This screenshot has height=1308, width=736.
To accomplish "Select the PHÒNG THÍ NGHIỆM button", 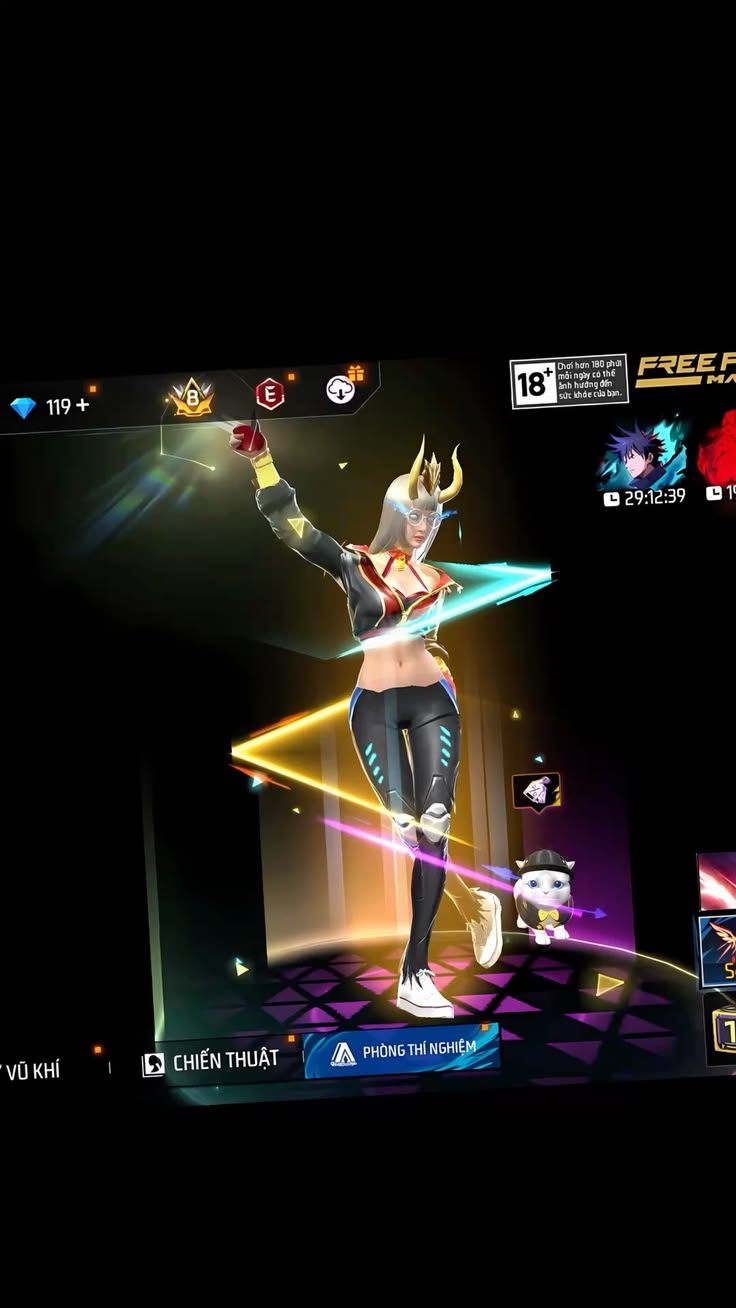I will 402,1051.
